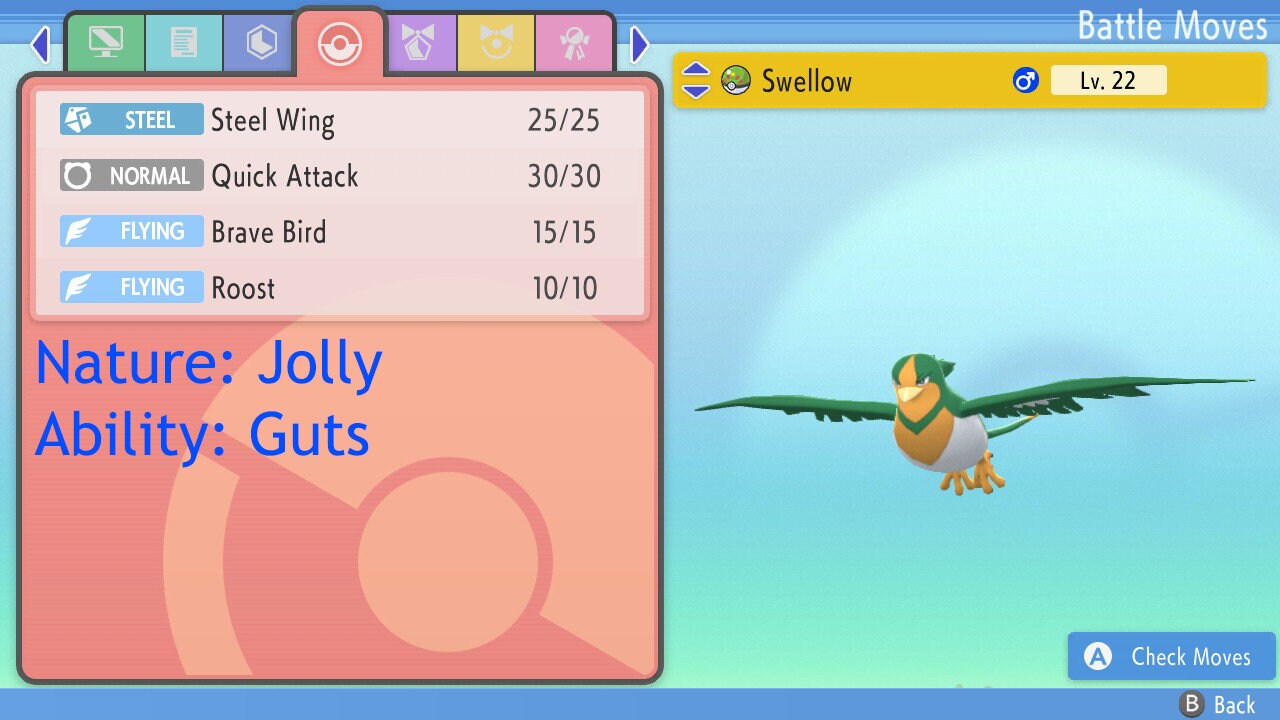Image resolution: width=1280 pixels, height=720 pixels.
Task: Select the STEEL type badge for Steel Wing
Action: tap(130, 119)
